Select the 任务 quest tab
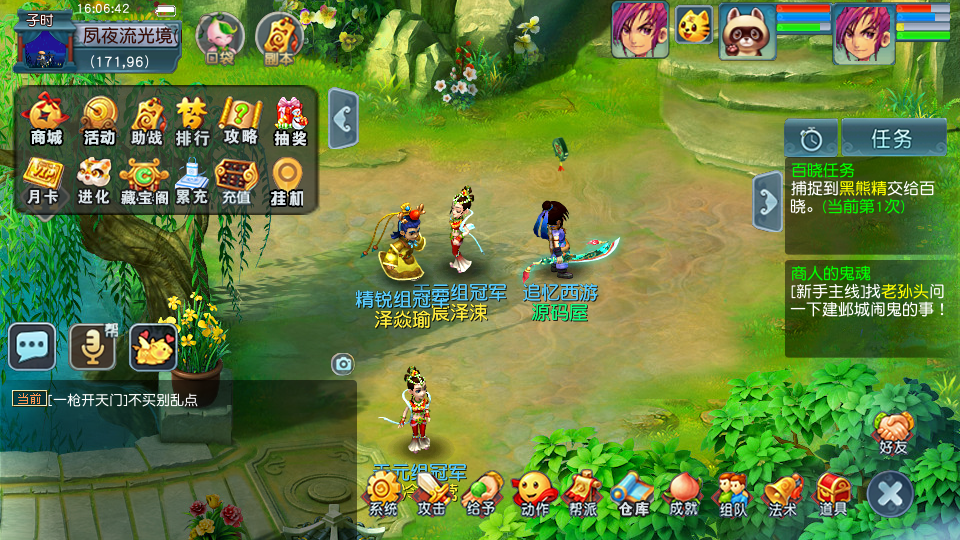 click(893, 138)
